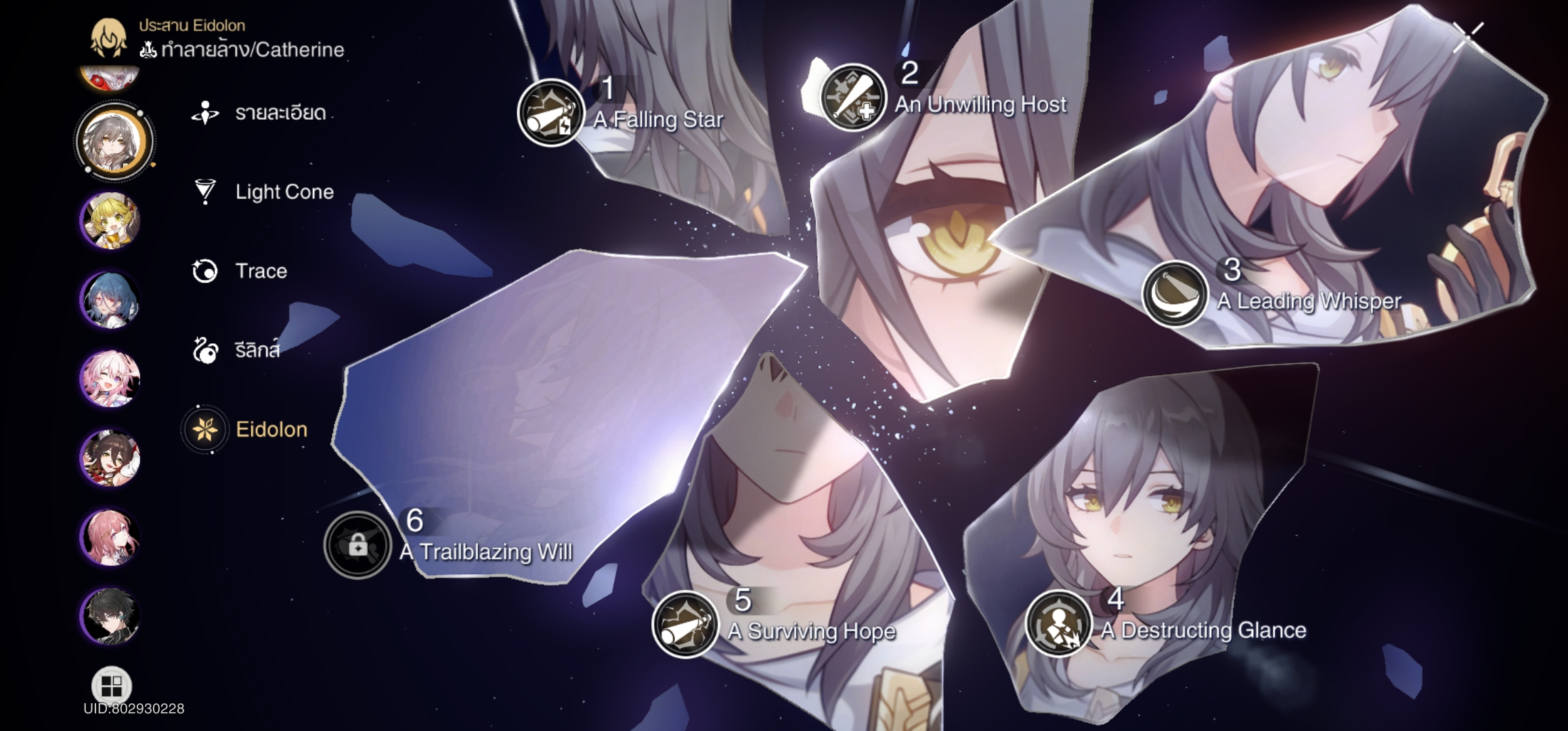Select the blonde character with yellow hat
Screen dimensions: 1568x731
pos(110,221)
